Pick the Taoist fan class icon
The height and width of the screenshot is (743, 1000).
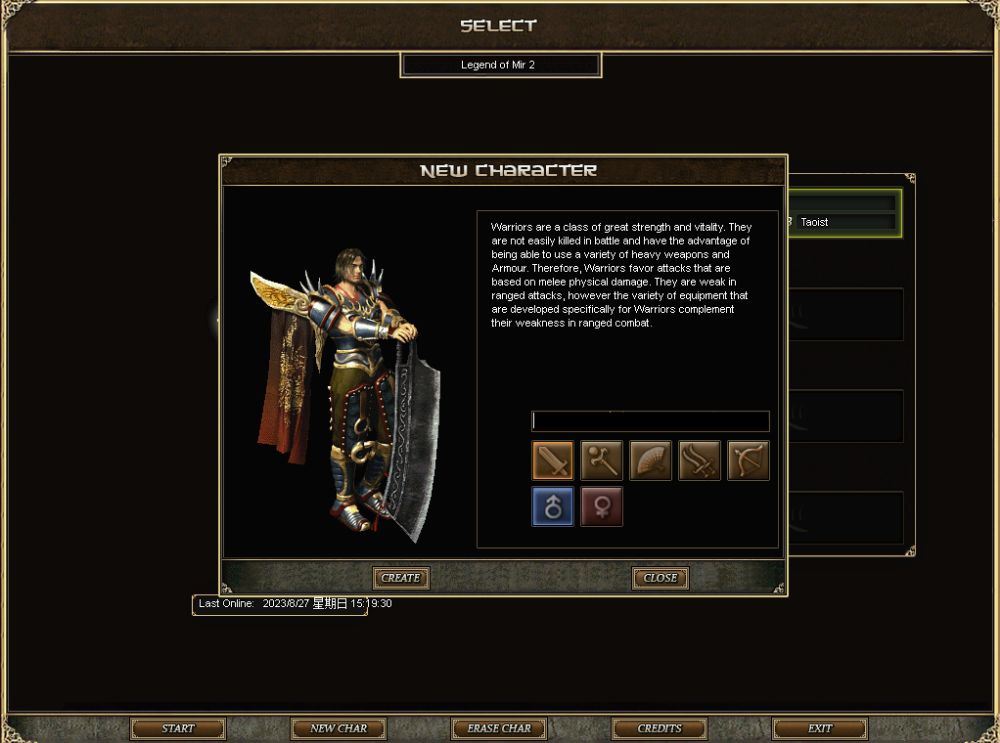(651, 461)
